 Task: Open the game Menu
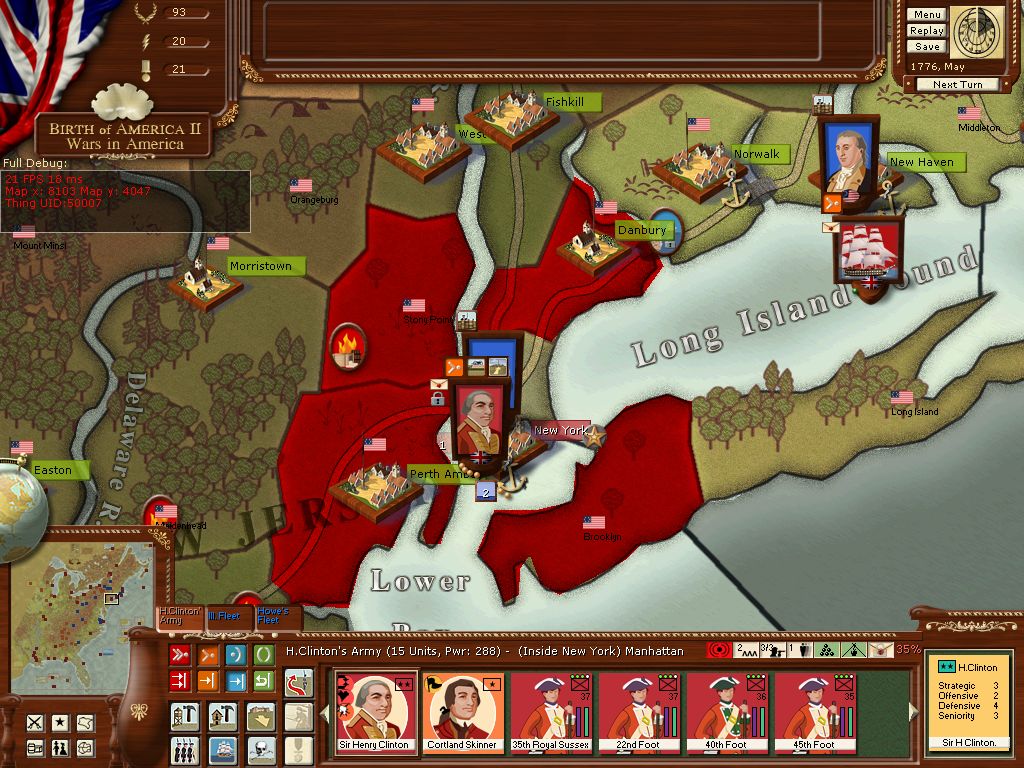[x=927, y=15]
